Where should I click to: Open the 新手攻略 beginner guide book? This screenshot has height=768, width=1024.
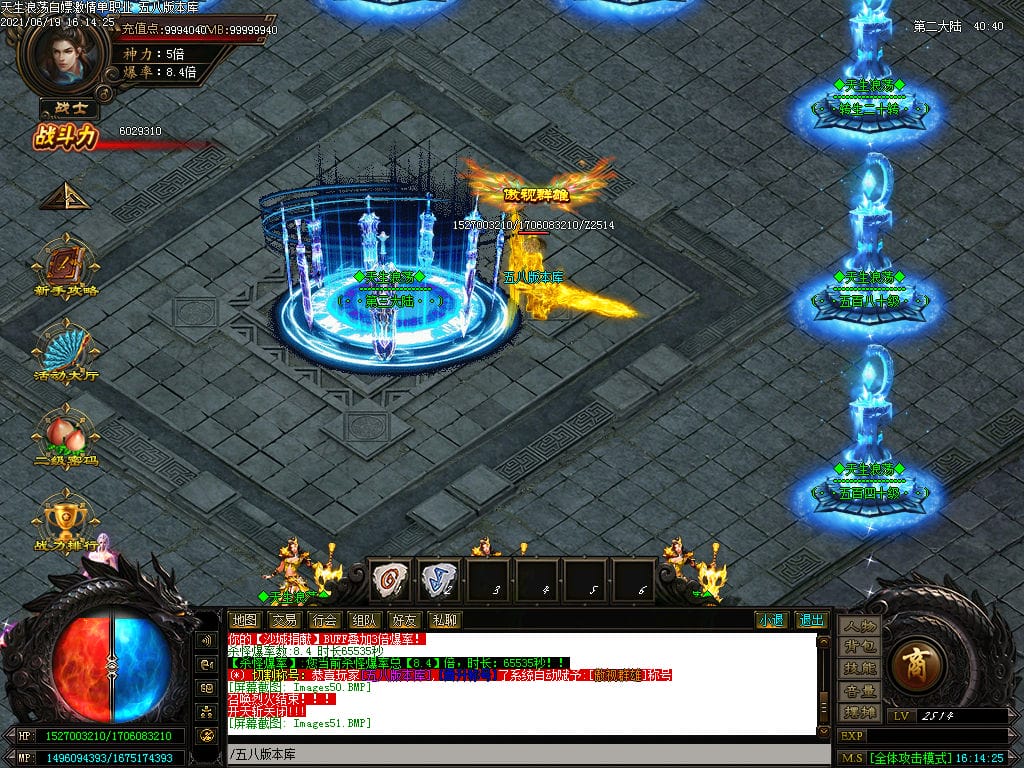click(x=65, y=267)
